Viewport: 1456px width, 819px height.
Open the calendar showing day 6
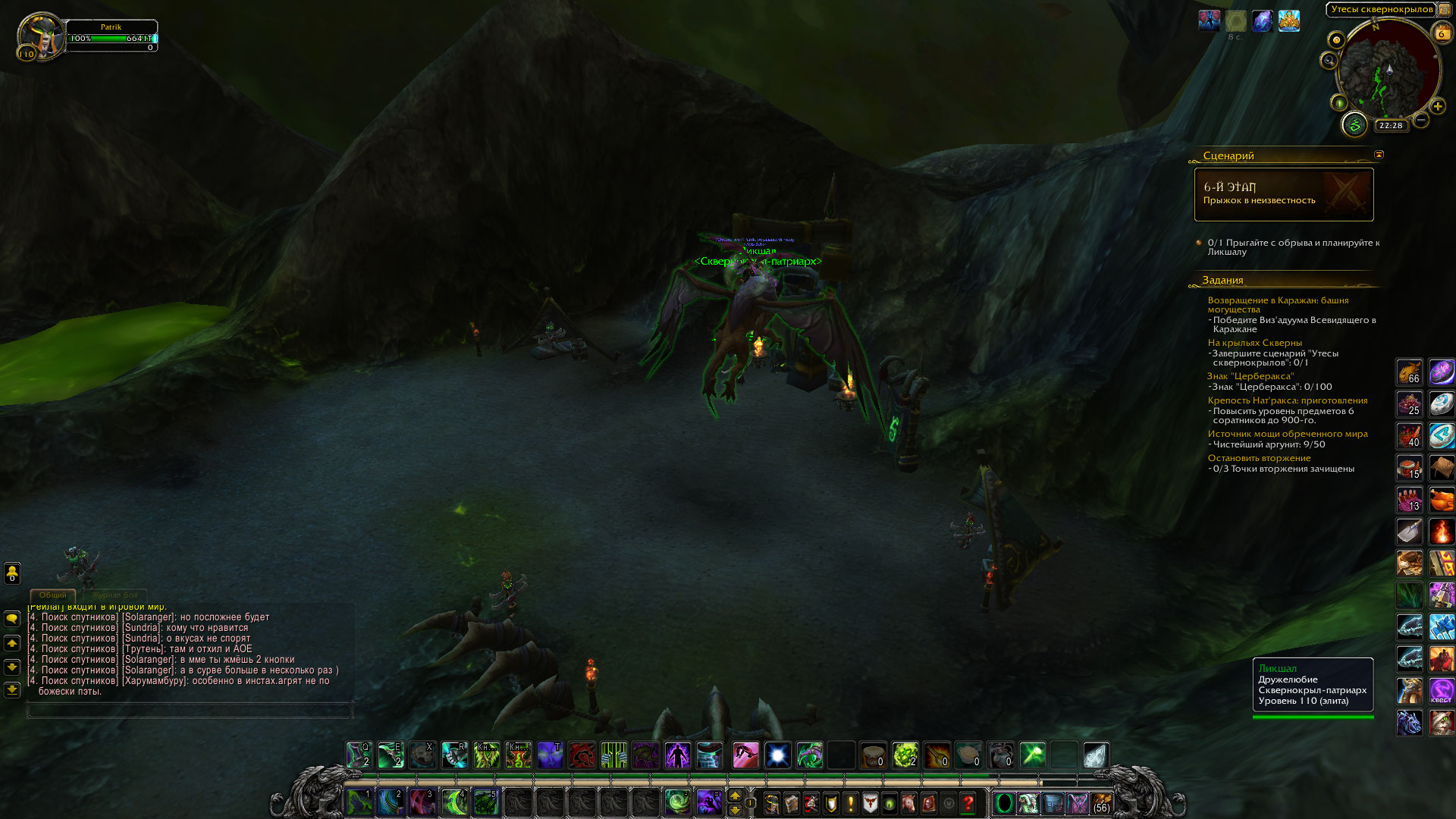tap(1441, 33)
